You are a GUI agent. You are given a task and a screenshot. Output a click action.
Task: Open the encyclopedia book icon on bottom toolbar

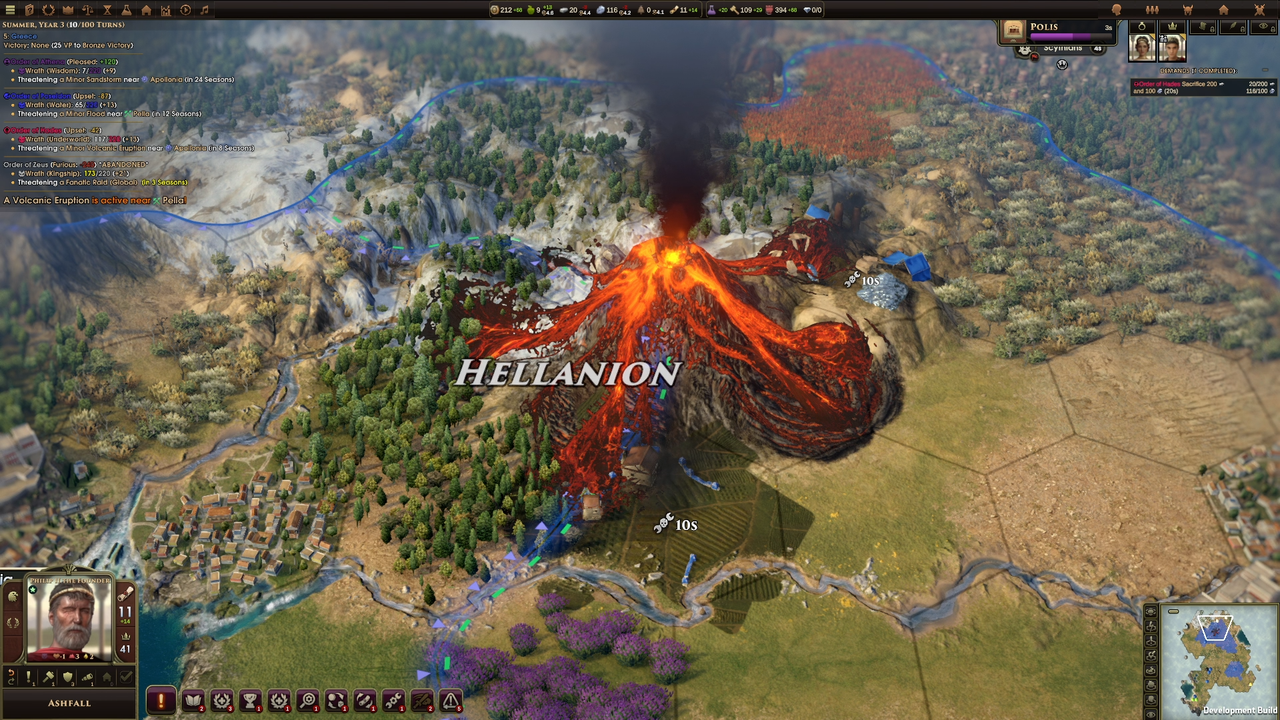coord(193,699)
